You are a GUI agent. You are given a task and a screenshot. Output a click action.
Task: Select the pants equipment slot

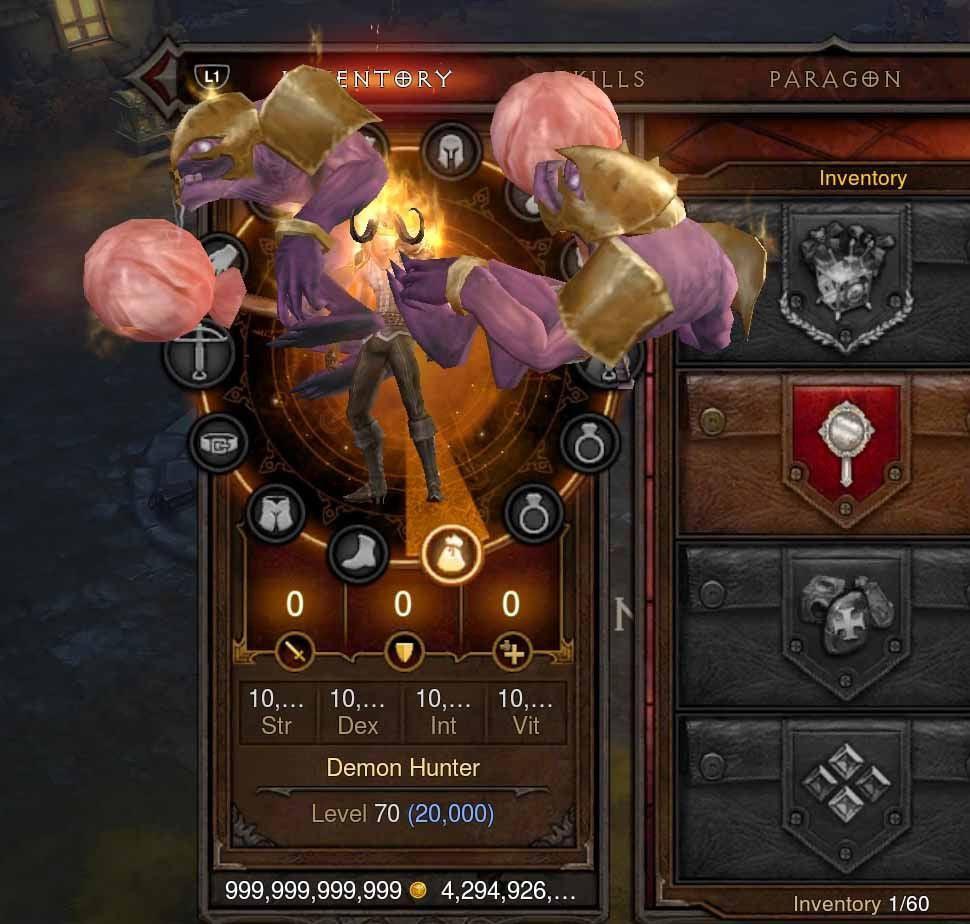276,514
